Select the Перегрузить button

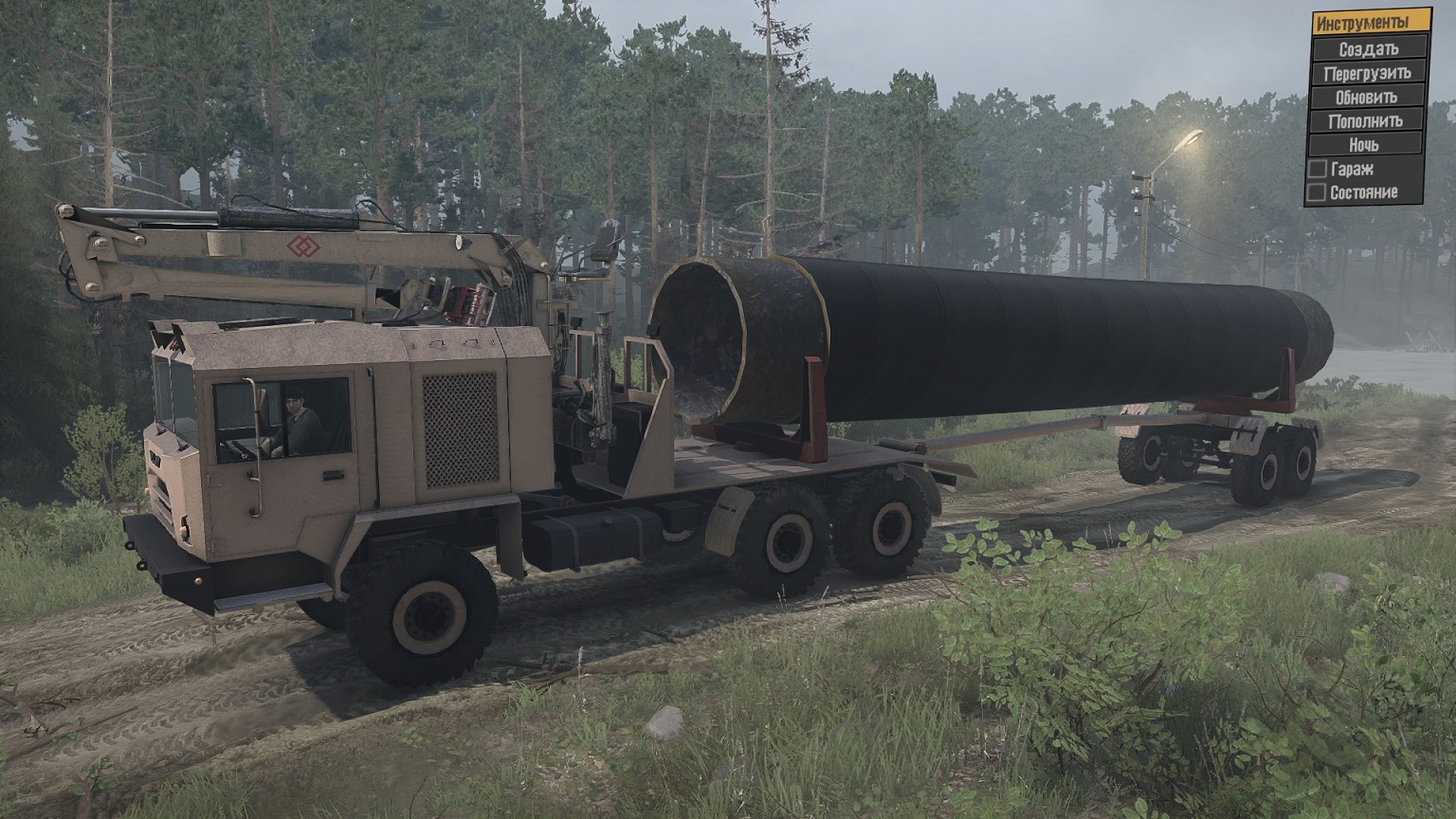tap(1366, 73)
